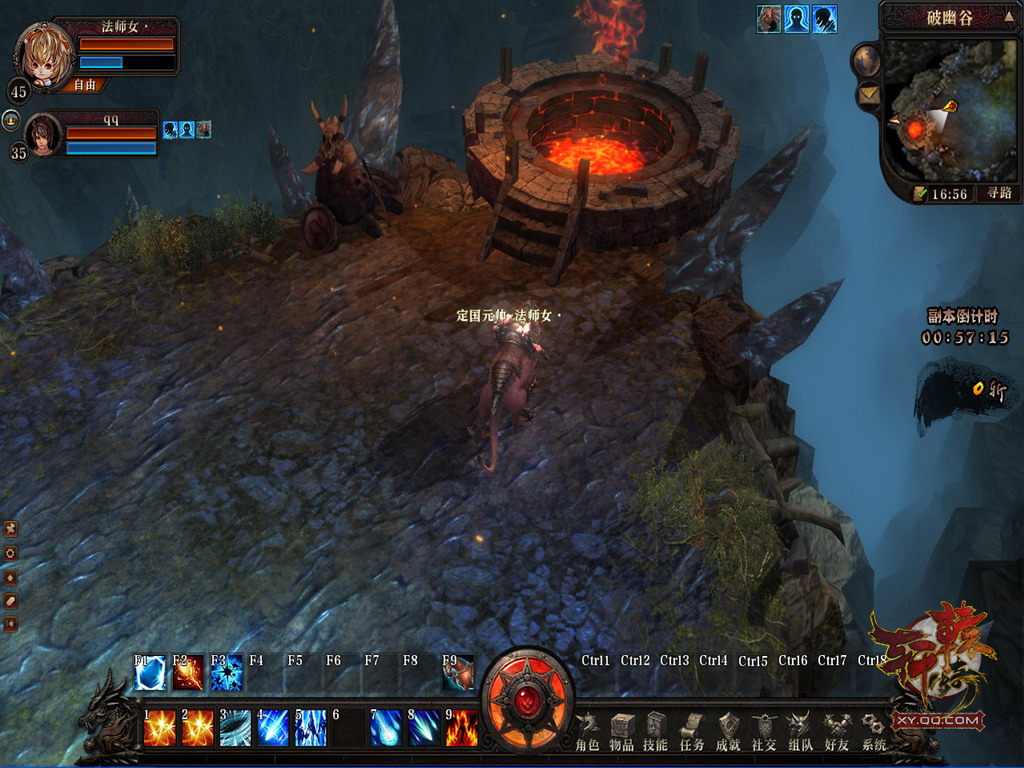Screen dimensions: 1024x768
Task: Use the ice shield skill in F1
Action: 150,673
